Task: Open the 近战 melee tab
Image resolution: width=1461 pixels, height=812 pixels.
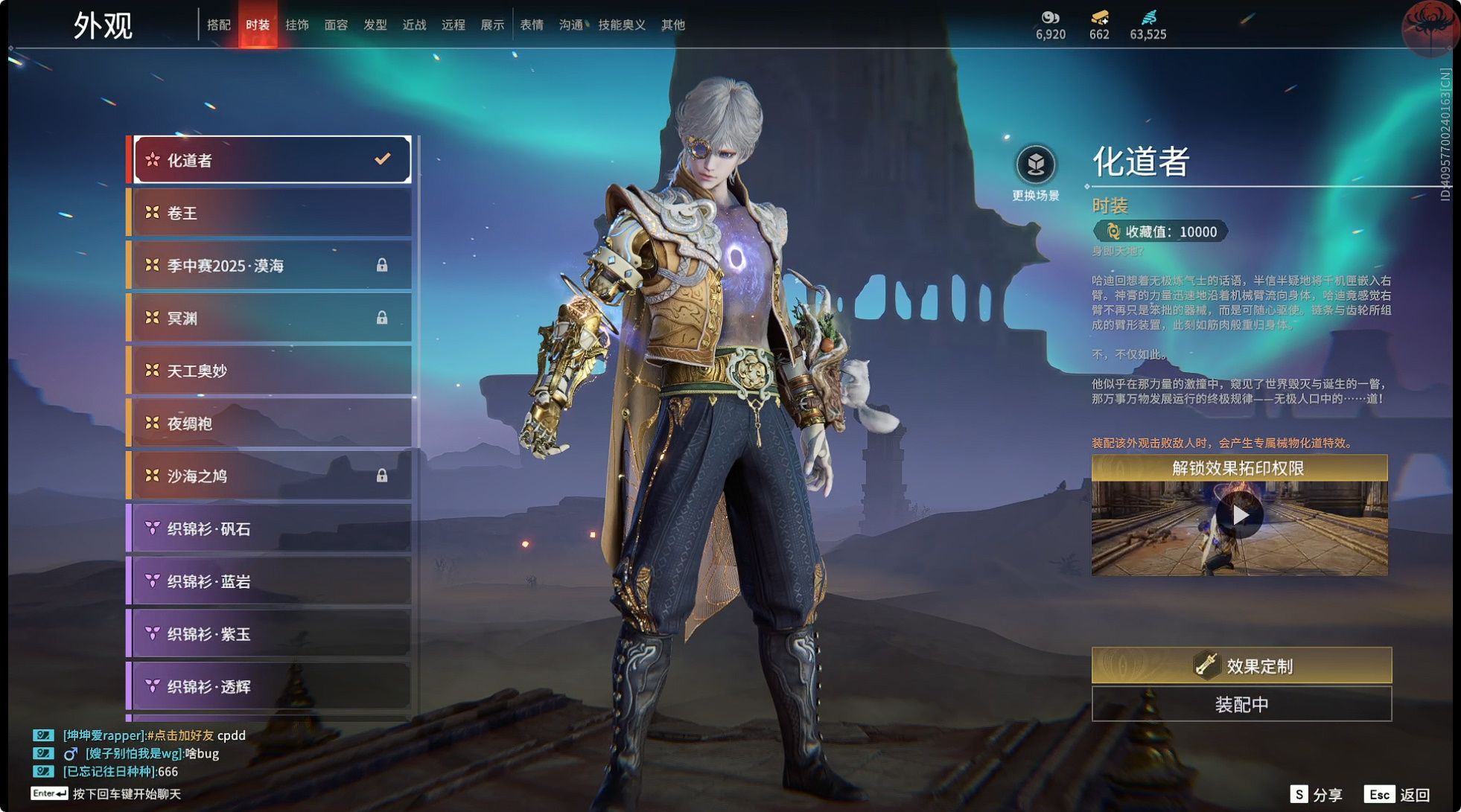Action: (414, 25)
